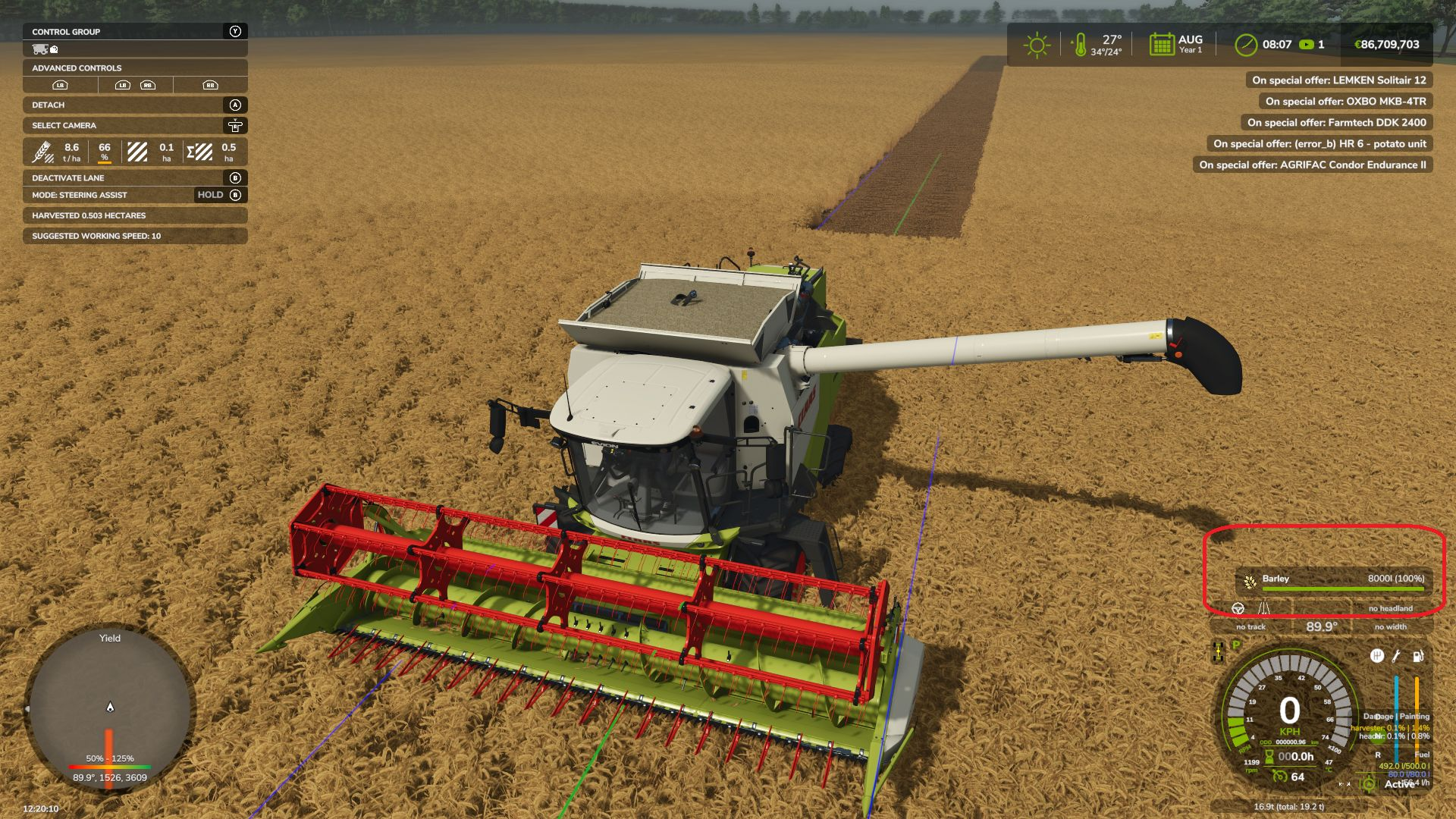This screenshot has width=1456, height=819.
Task: Open the OXBO MKB-4TR special offer notification
Action: [1345, 101]
